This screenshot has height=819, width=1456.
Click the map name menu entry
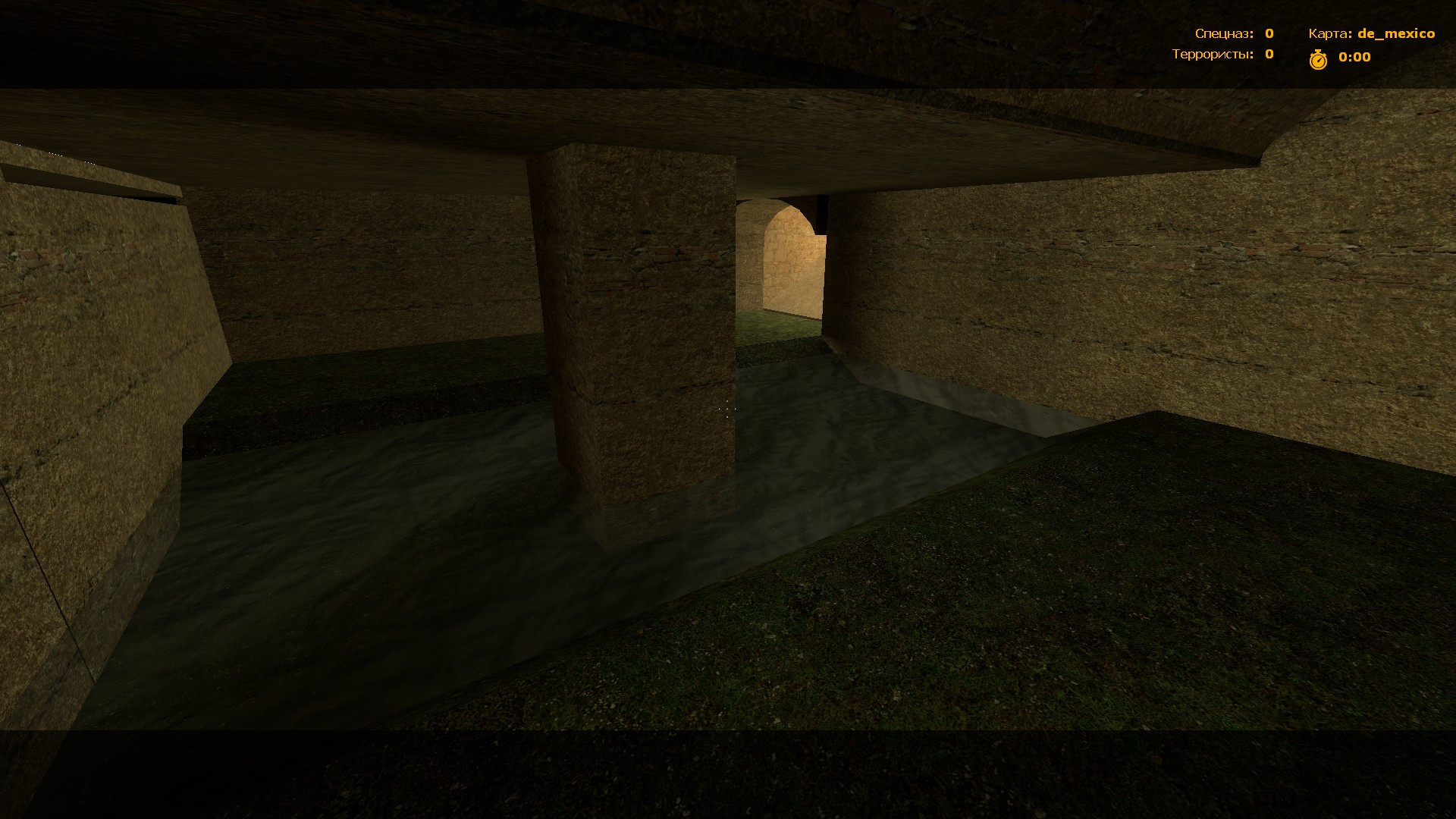(1395, 33)
